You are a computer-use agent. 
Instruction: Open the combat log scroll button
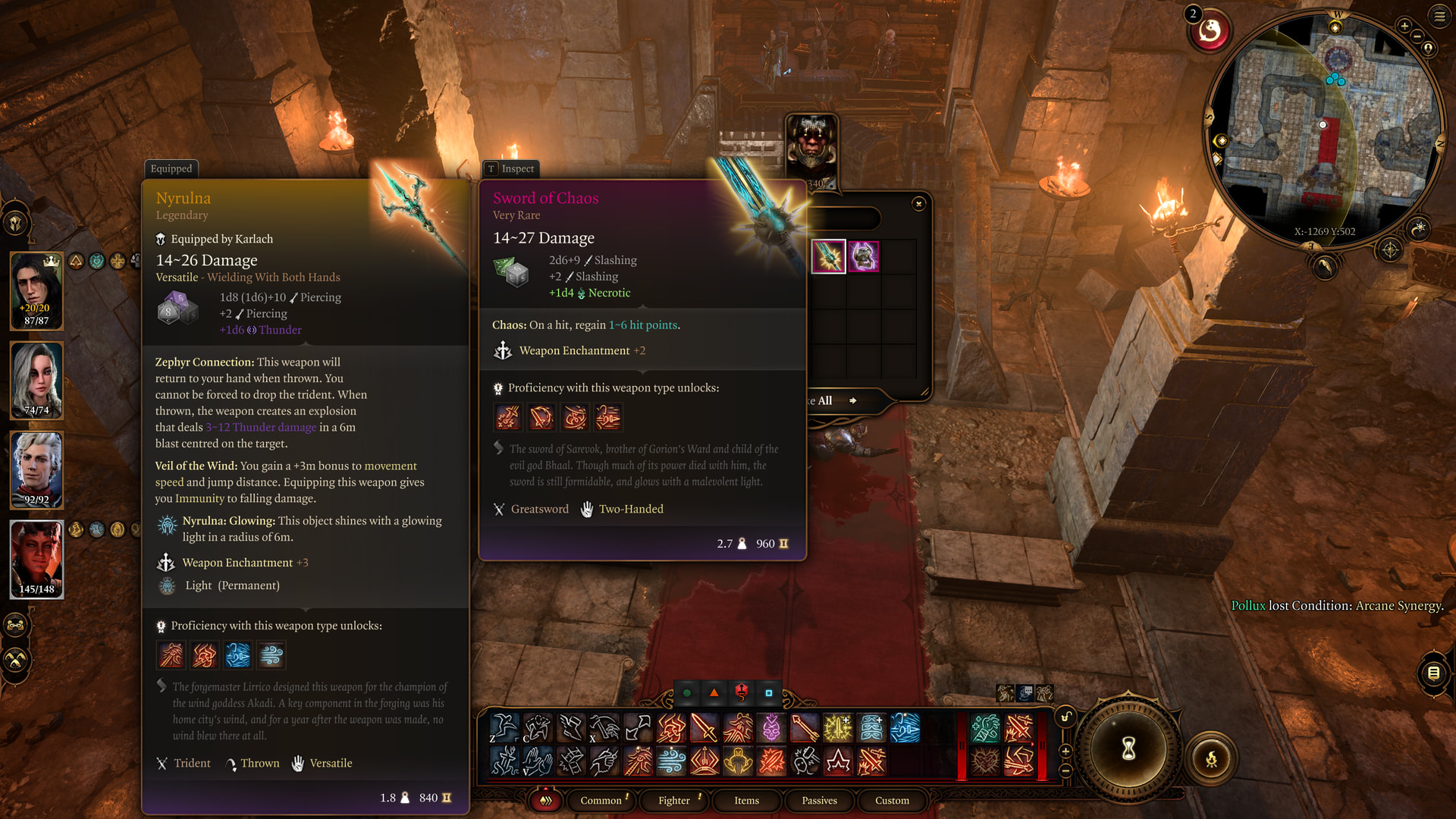1433,673
